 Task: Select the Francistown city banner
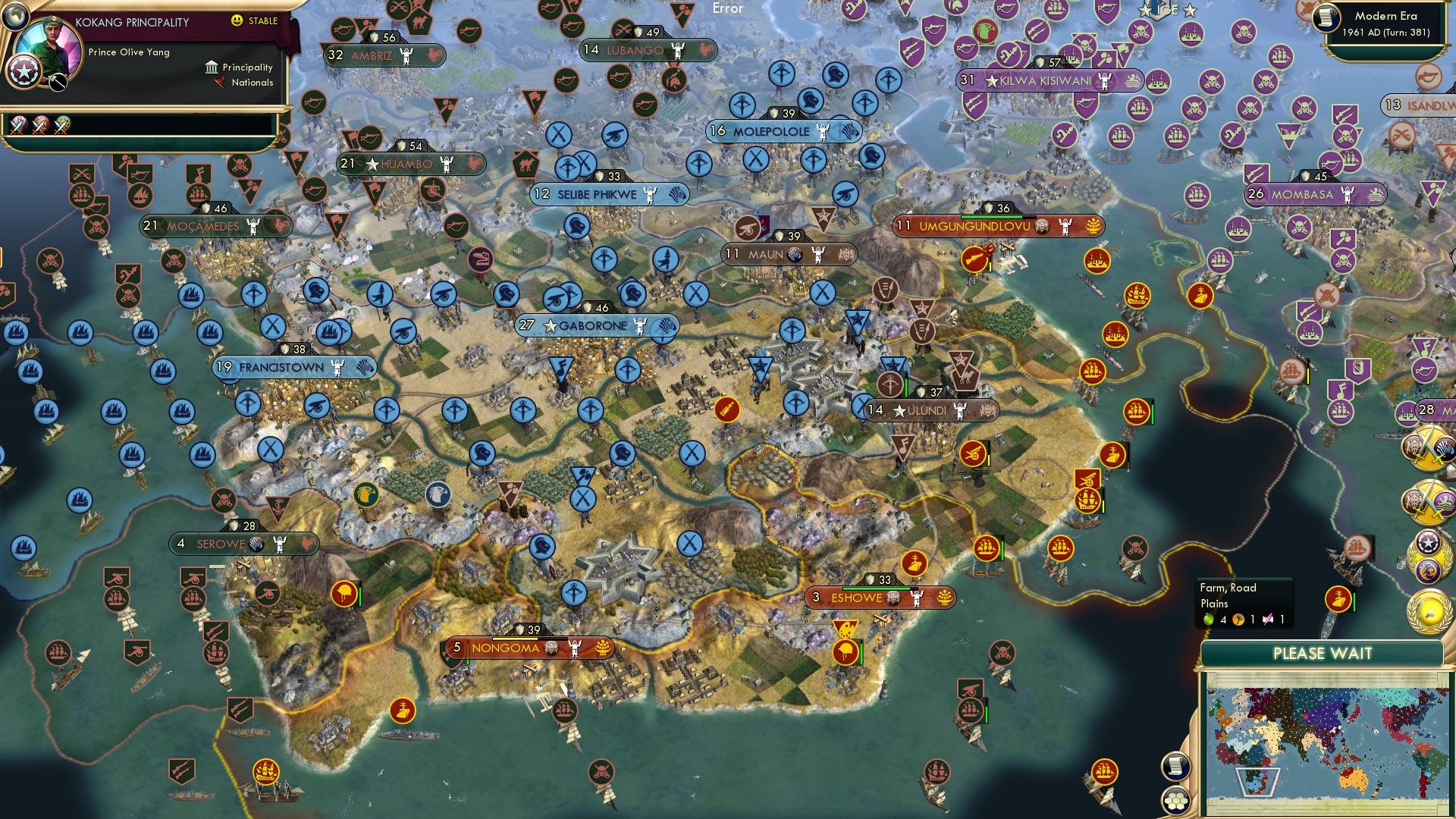pyautogui.click(x=296, y=366)
